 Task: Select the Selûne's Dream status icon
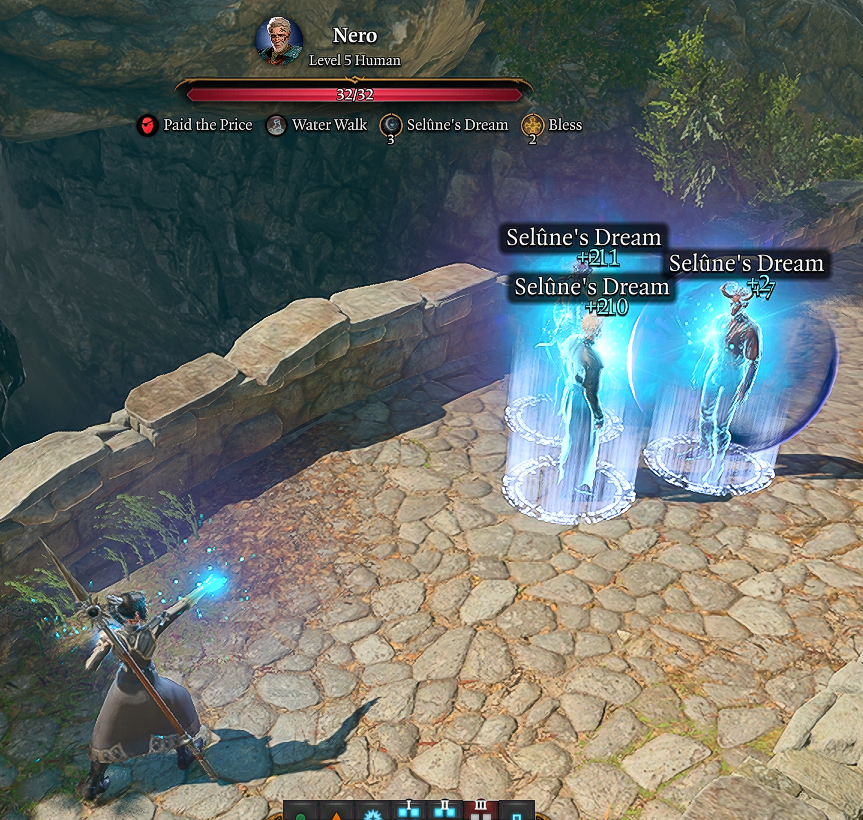point(391,125)
